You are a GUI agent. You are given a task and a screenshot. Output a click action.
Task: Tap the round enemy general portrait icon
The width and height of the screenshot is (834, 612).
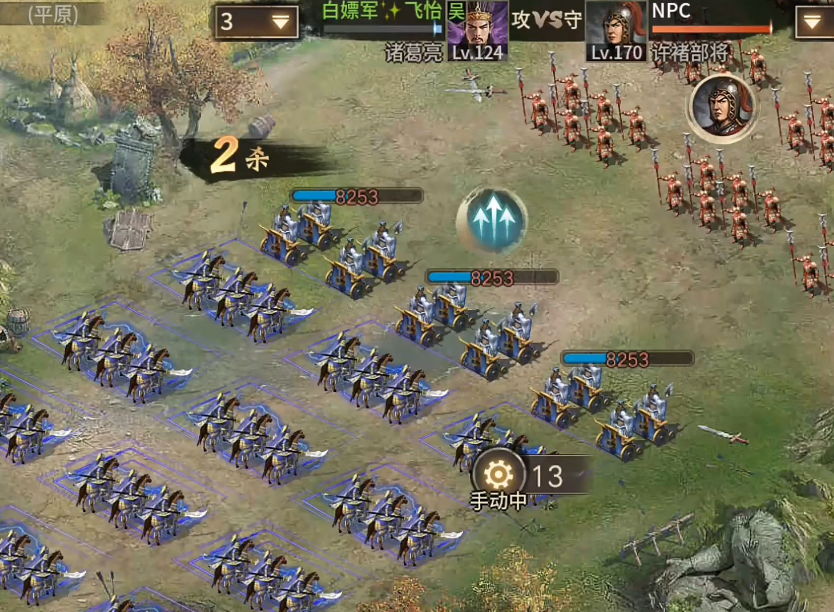[720, 107]
